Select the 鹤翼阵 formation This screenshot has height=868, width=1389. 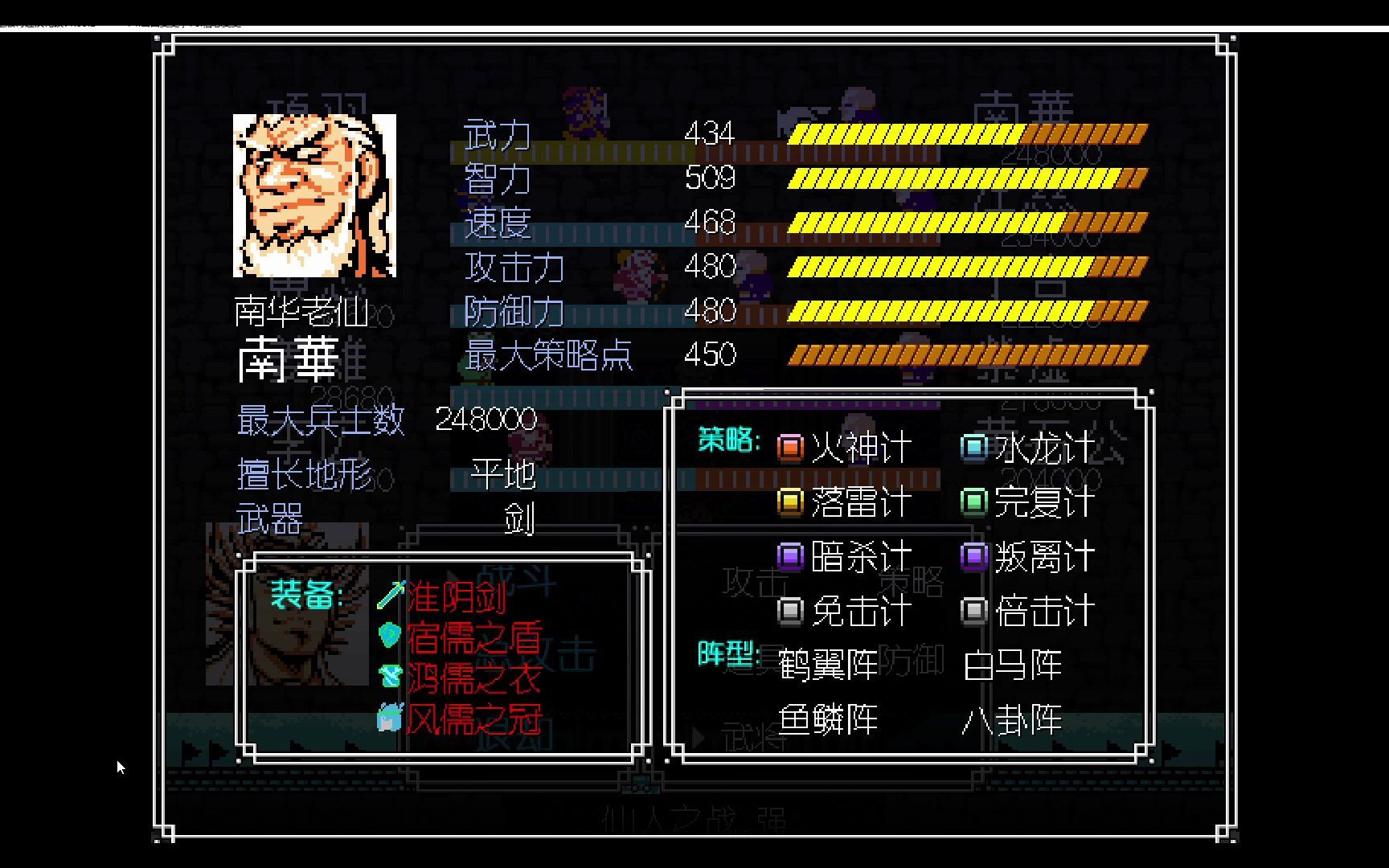828,665
